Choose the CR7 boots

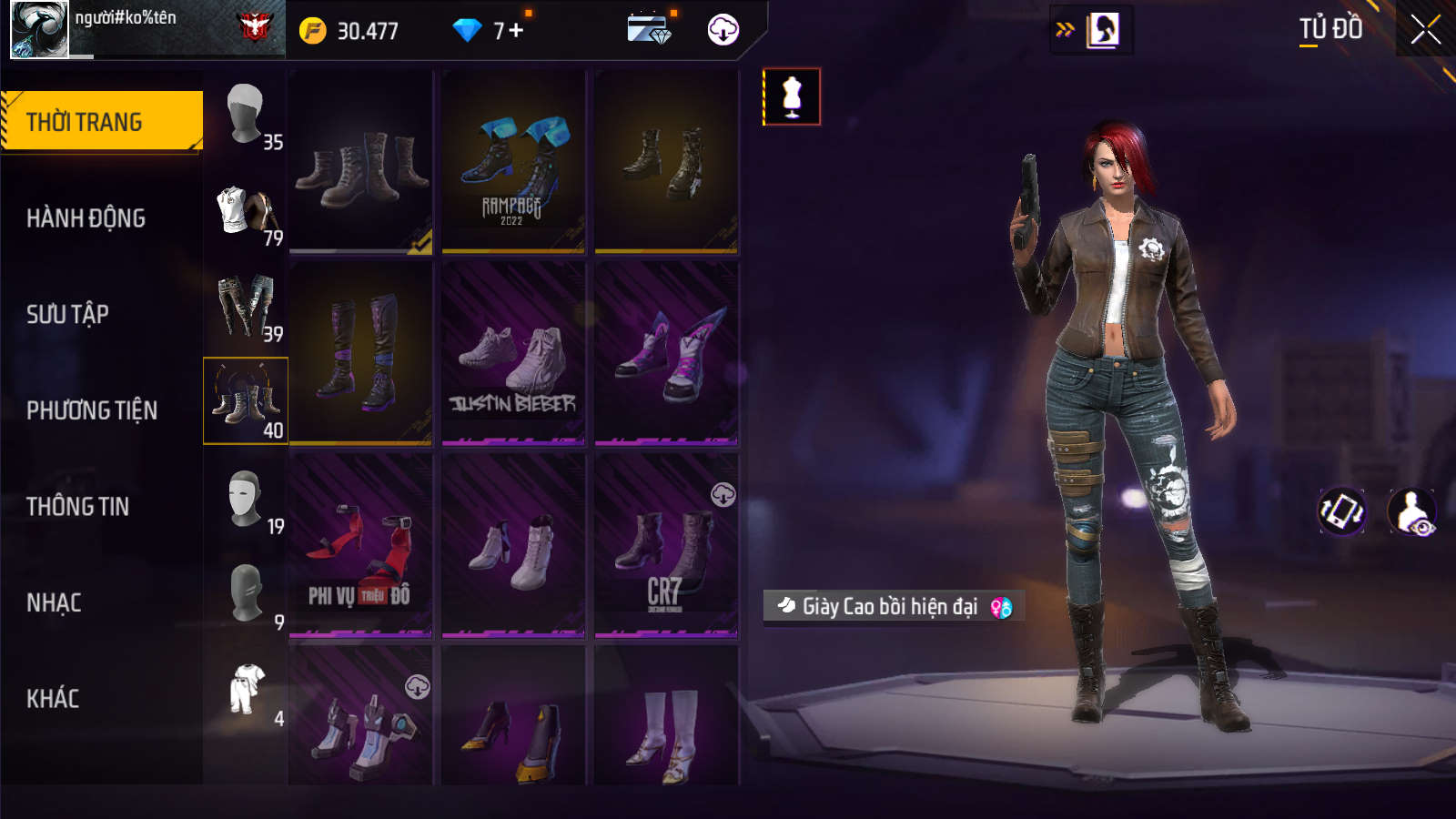666,546
